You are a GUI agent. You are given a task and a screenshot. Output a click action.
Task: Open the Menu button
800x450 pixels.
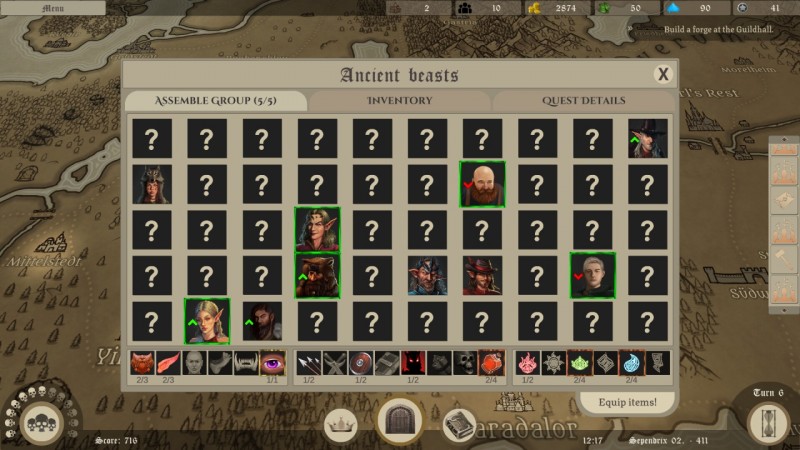52,8
